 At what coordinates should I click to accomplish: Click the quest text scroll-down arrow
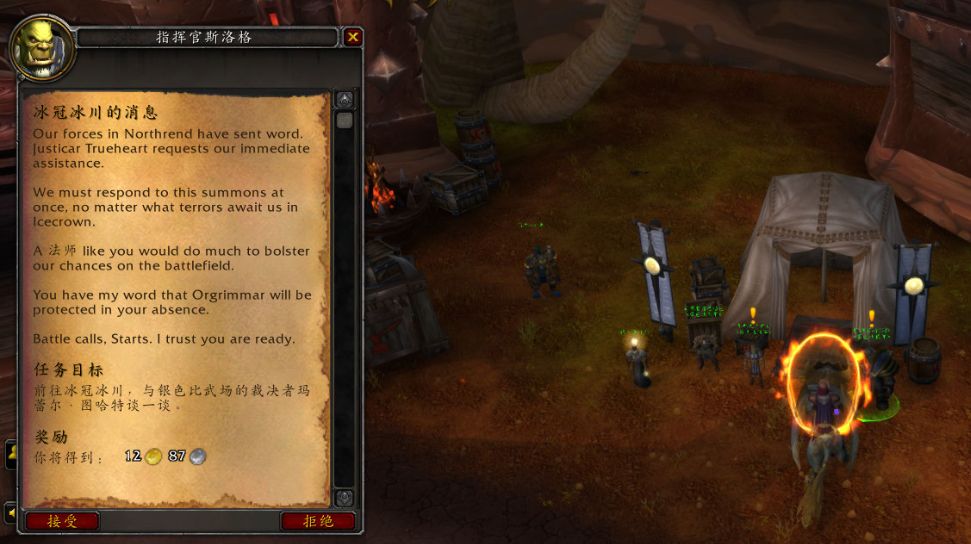(x=344, y=497)
